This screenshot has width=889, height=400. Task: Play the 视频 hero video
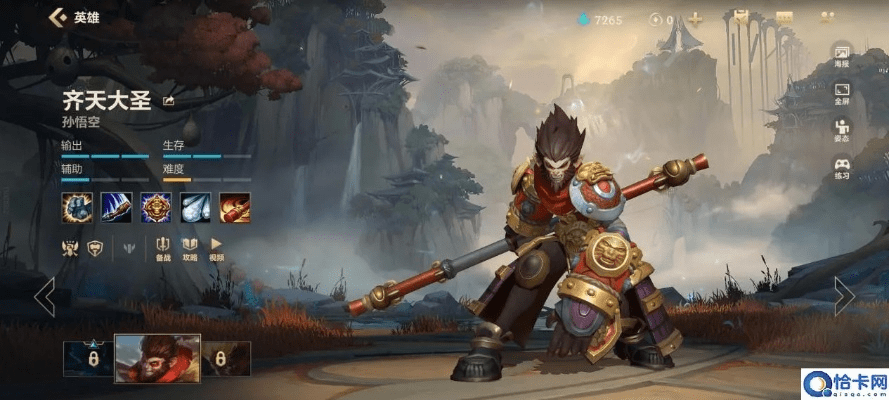(x=216, y=248)
